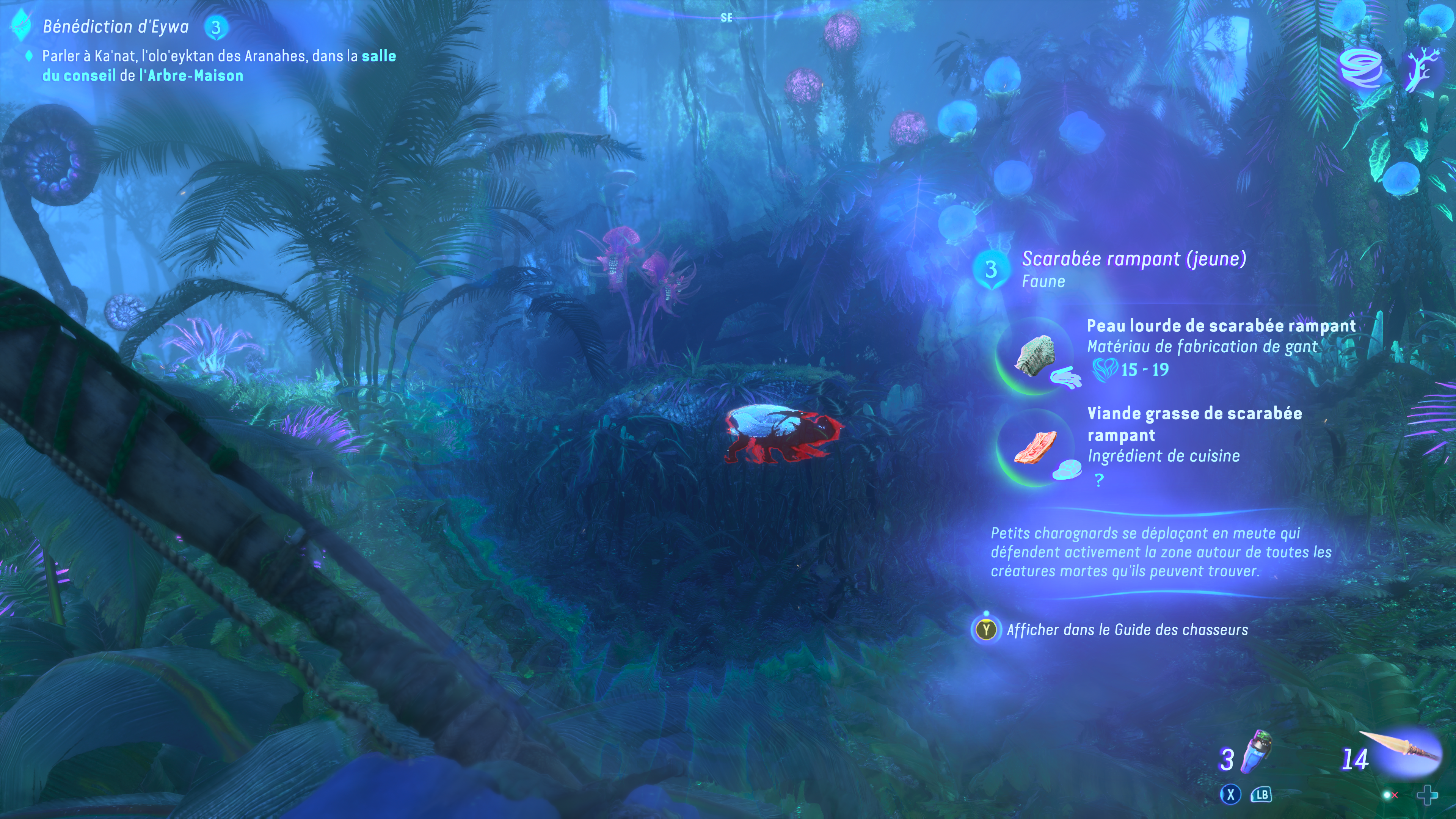Click the Scarabée rampant (jeune) title
Image resolution: width=1456 pixels, height=819 pixels.
[x=1134, y=259]
